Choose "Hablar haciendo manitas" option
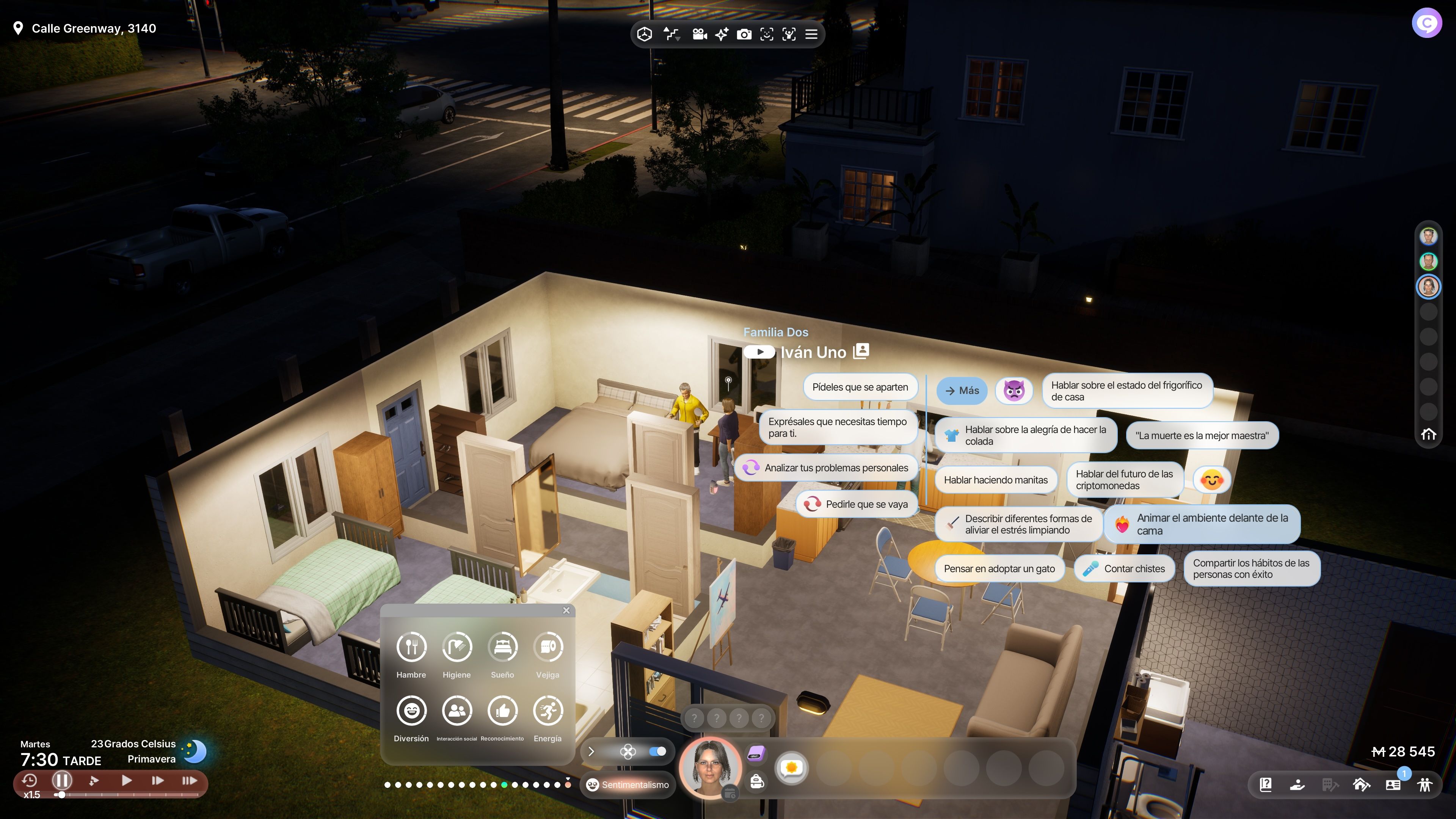 (995, 480)
